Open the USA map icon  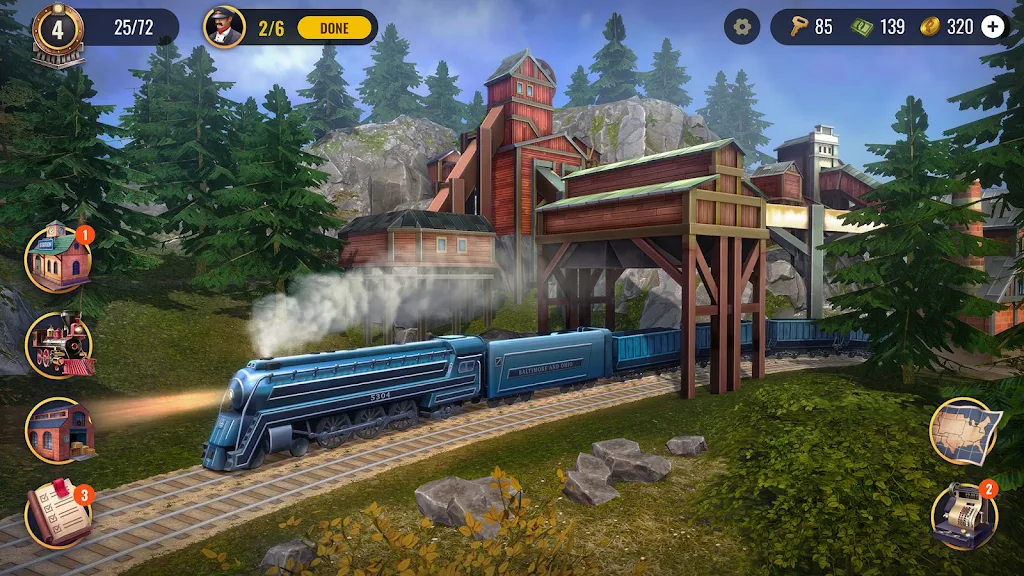click(964, 431)
